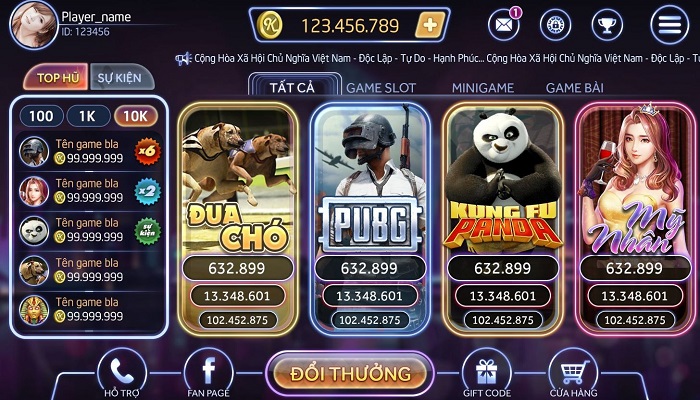
Task: Tap the ĐỔI THƯỞNG button
Action: (x=350, y=374)
